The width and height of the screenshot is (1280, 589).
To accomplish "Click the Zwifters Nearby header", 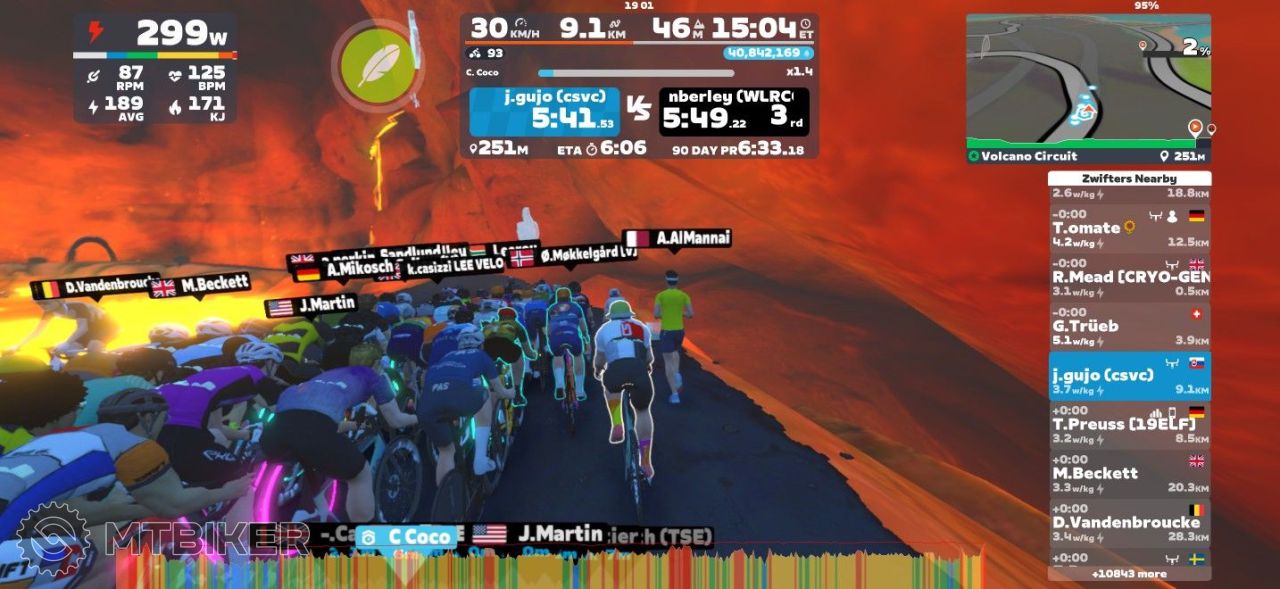I will pyautogui.click(x=1128, y=179).
